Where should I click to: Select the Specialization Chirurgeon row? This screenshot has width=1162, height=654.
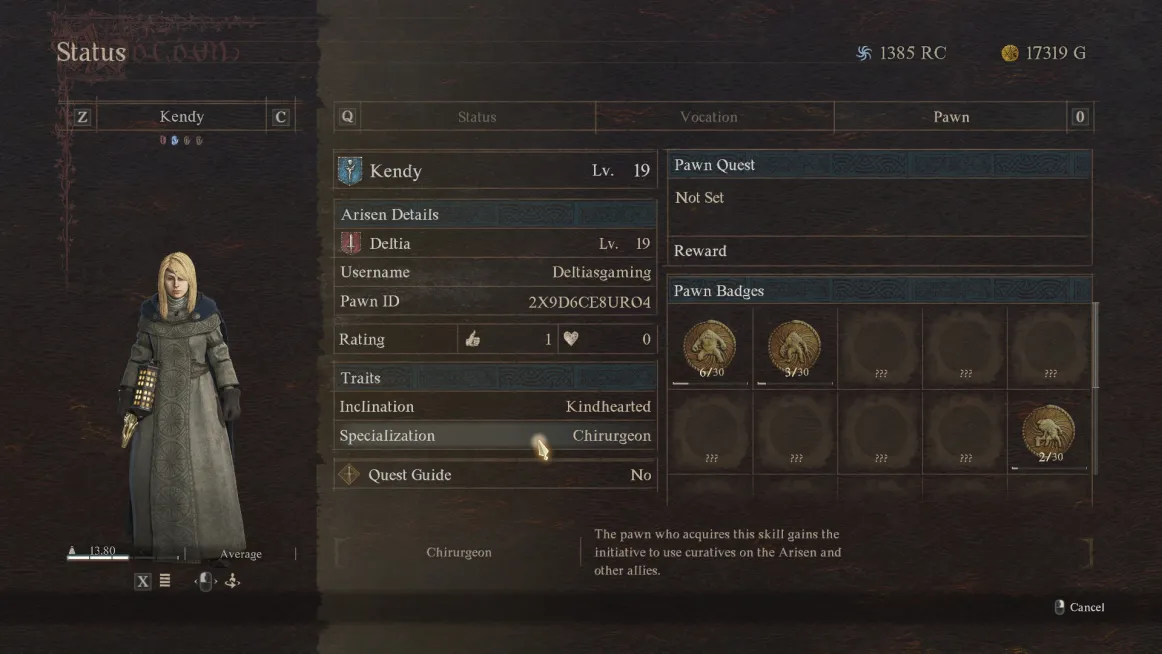(495, 436)
